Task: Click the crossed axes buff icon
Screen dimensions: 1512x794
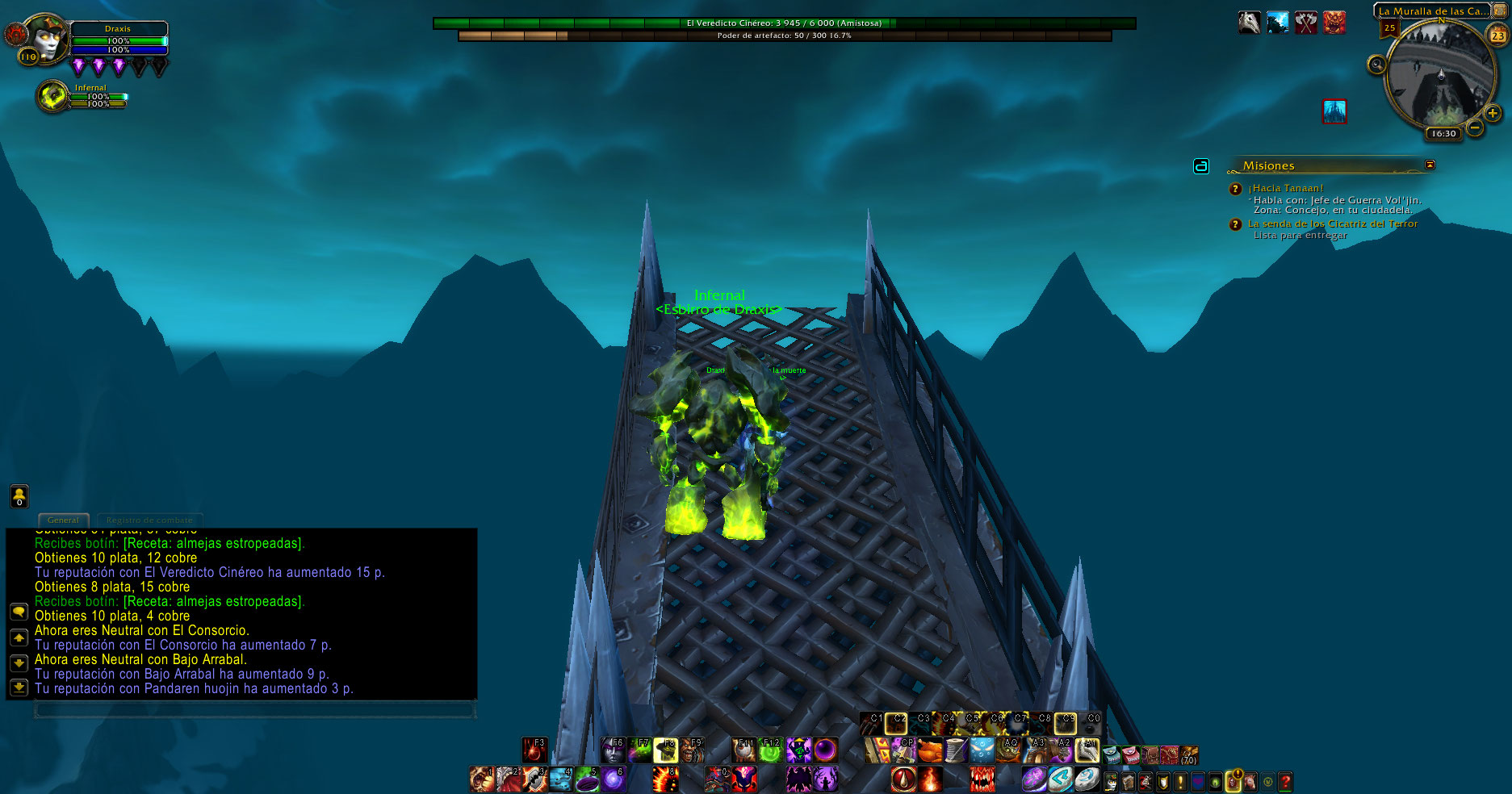Action: (1305, 23)
